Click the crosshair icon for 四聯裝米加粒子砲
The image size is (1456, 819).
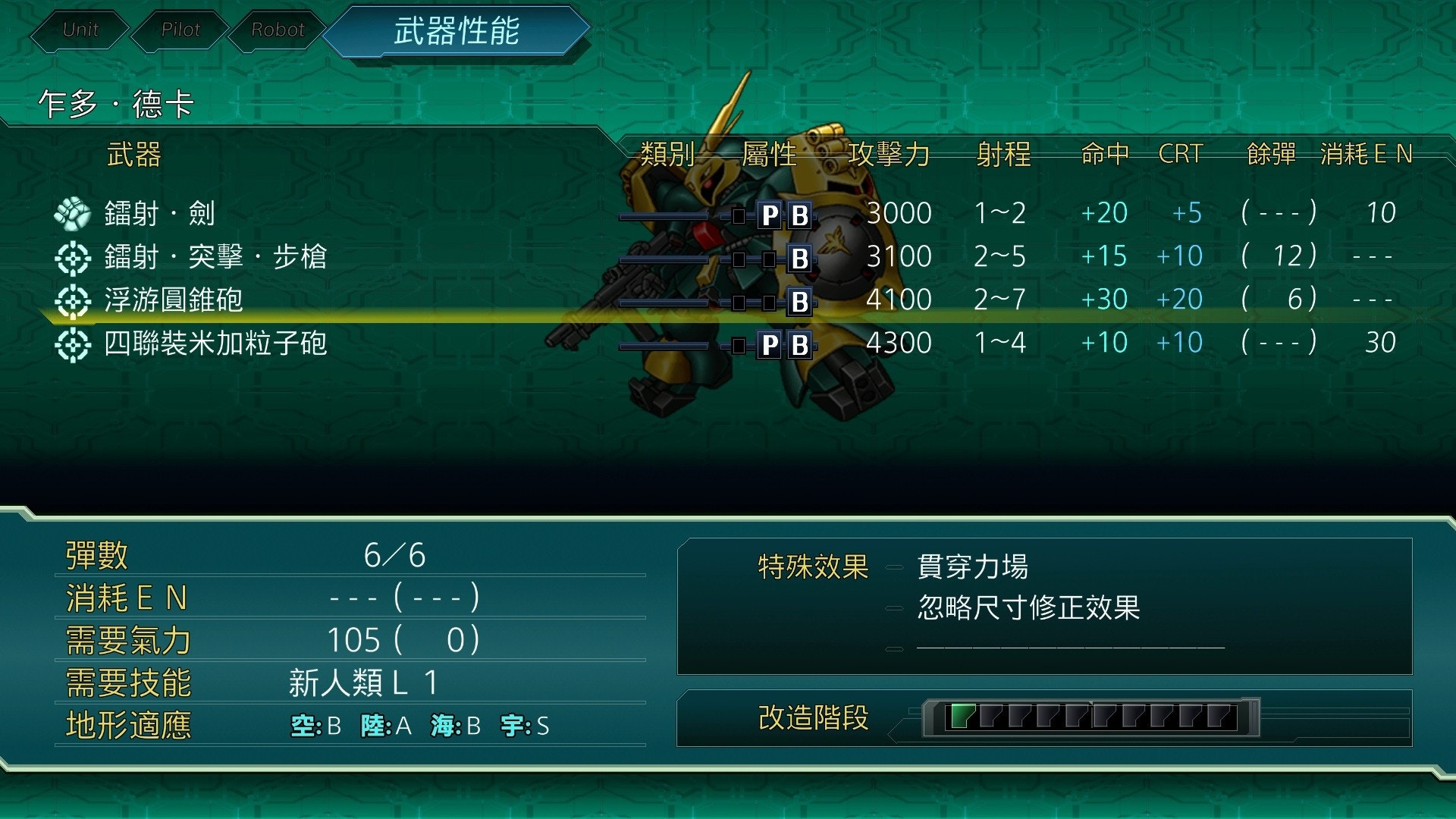pyautogui.click(x=72, y=343)
